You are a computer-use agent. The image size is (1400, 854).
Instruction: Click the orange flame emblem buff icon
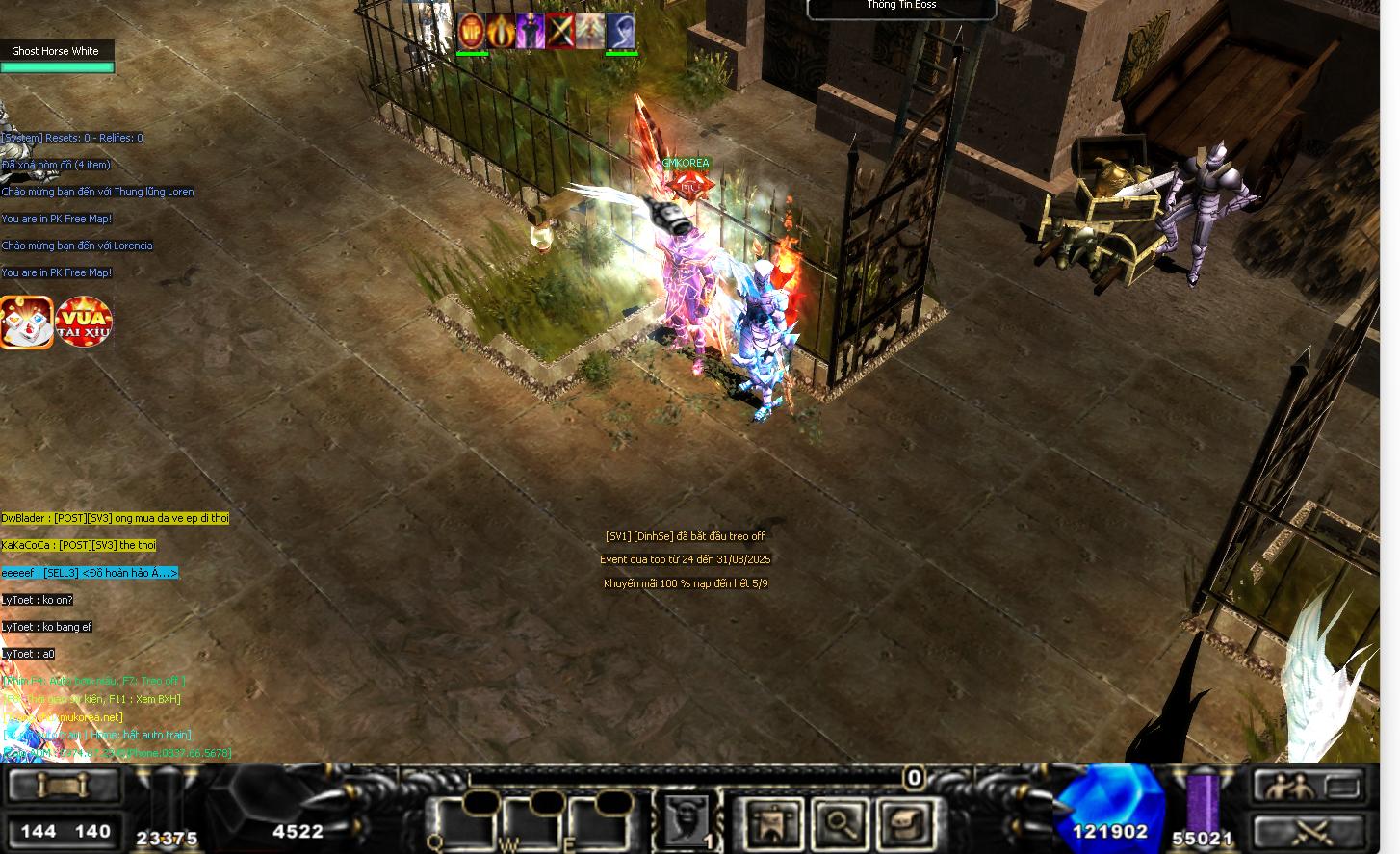click(x=501, y=32)
